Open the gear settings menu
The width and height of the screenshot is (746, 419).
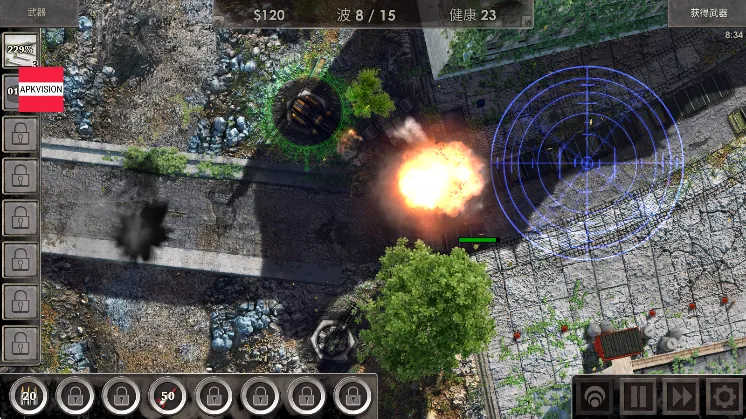coord(724,397)
